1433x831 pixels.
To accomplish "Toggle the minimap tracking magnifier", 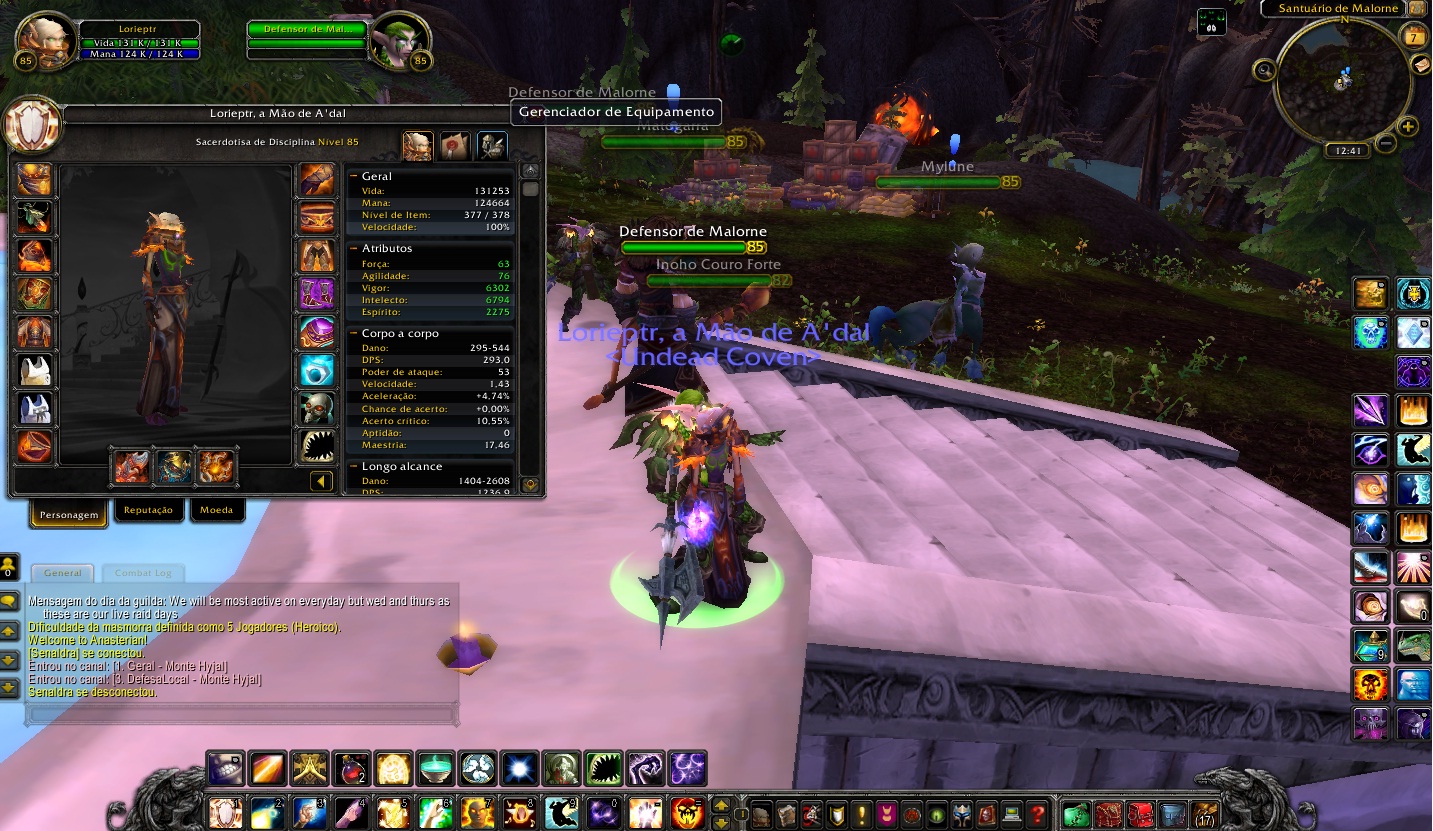I will pyautogui.click(x=1265, y=70).
